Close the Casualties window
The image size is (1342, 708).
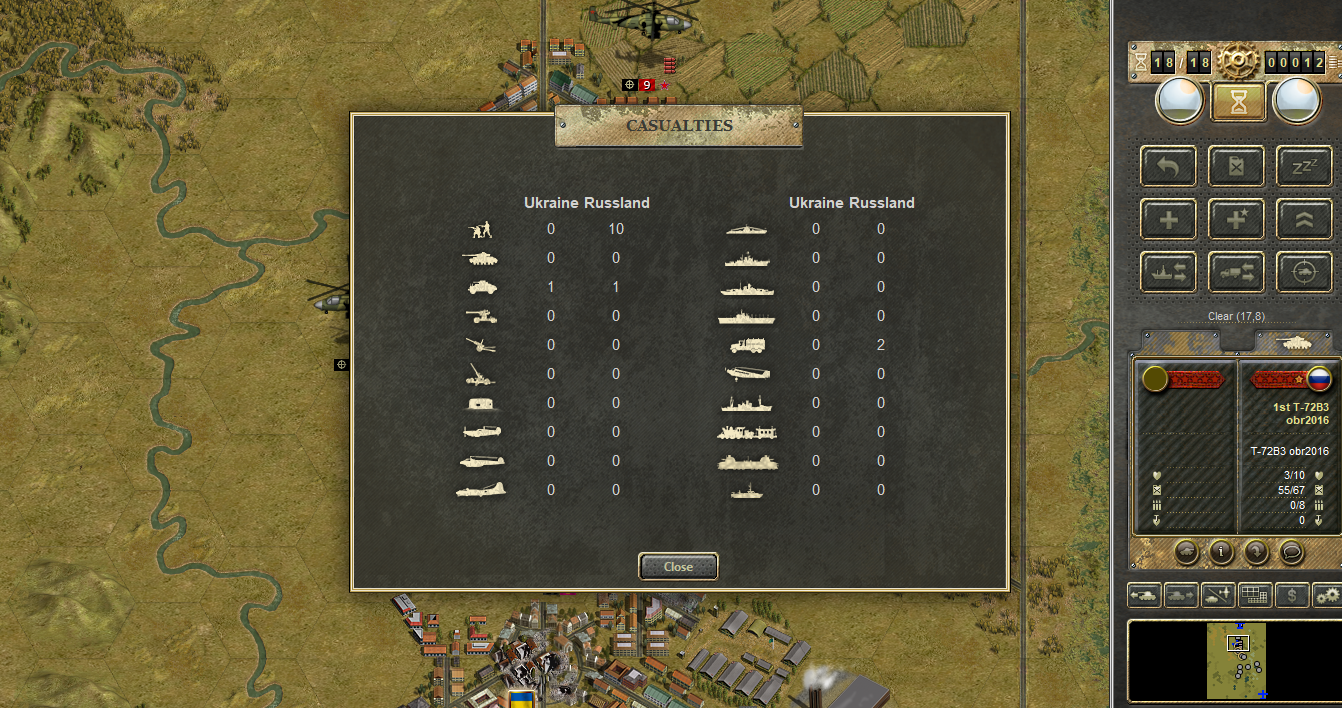click(x=678, y=566)
